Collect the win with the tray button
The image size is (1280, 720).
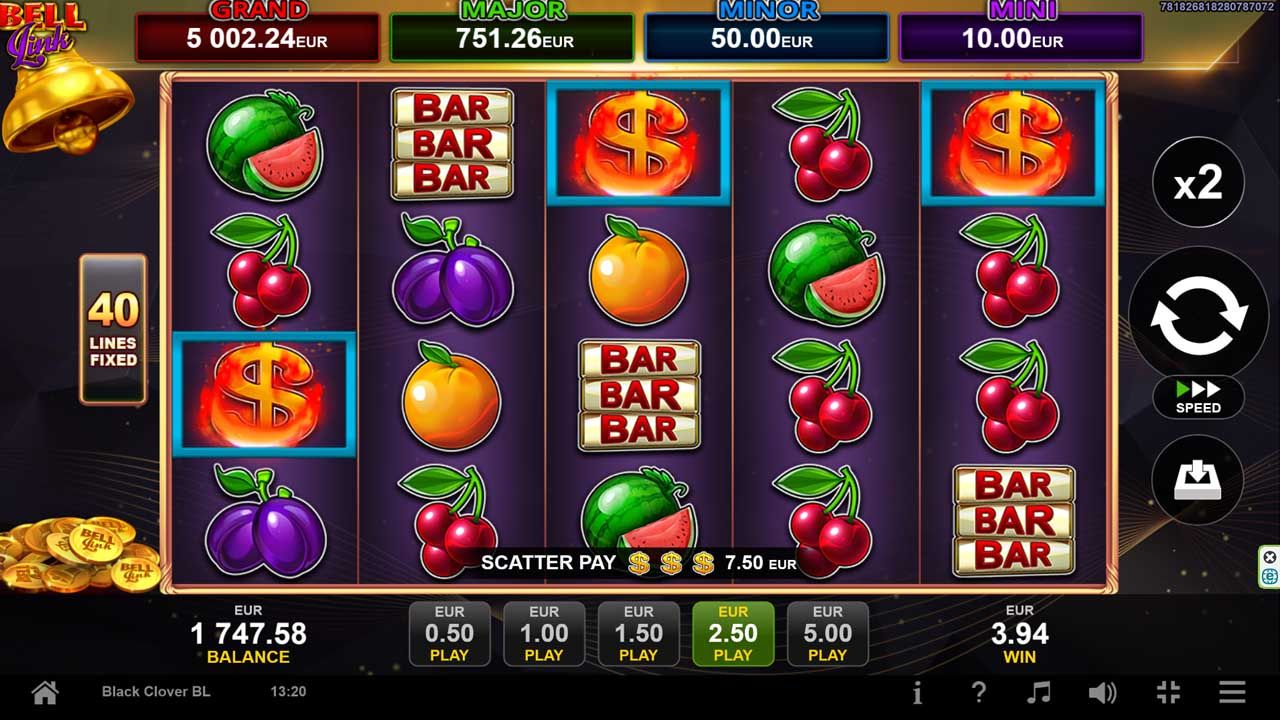click(x=1198, y=481)
